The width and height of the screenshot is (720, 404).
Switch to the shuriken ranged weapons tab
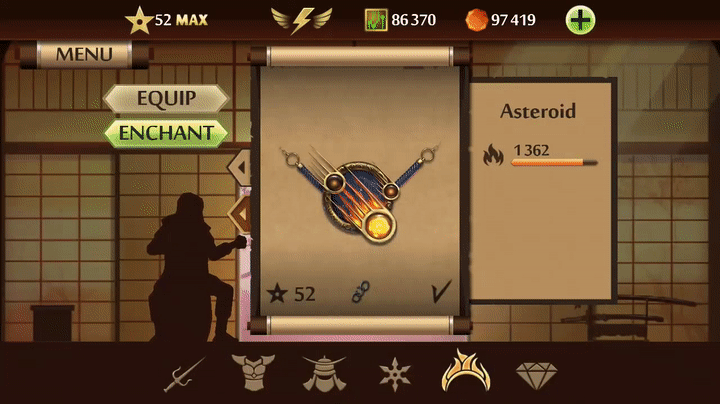pos(395,374)
